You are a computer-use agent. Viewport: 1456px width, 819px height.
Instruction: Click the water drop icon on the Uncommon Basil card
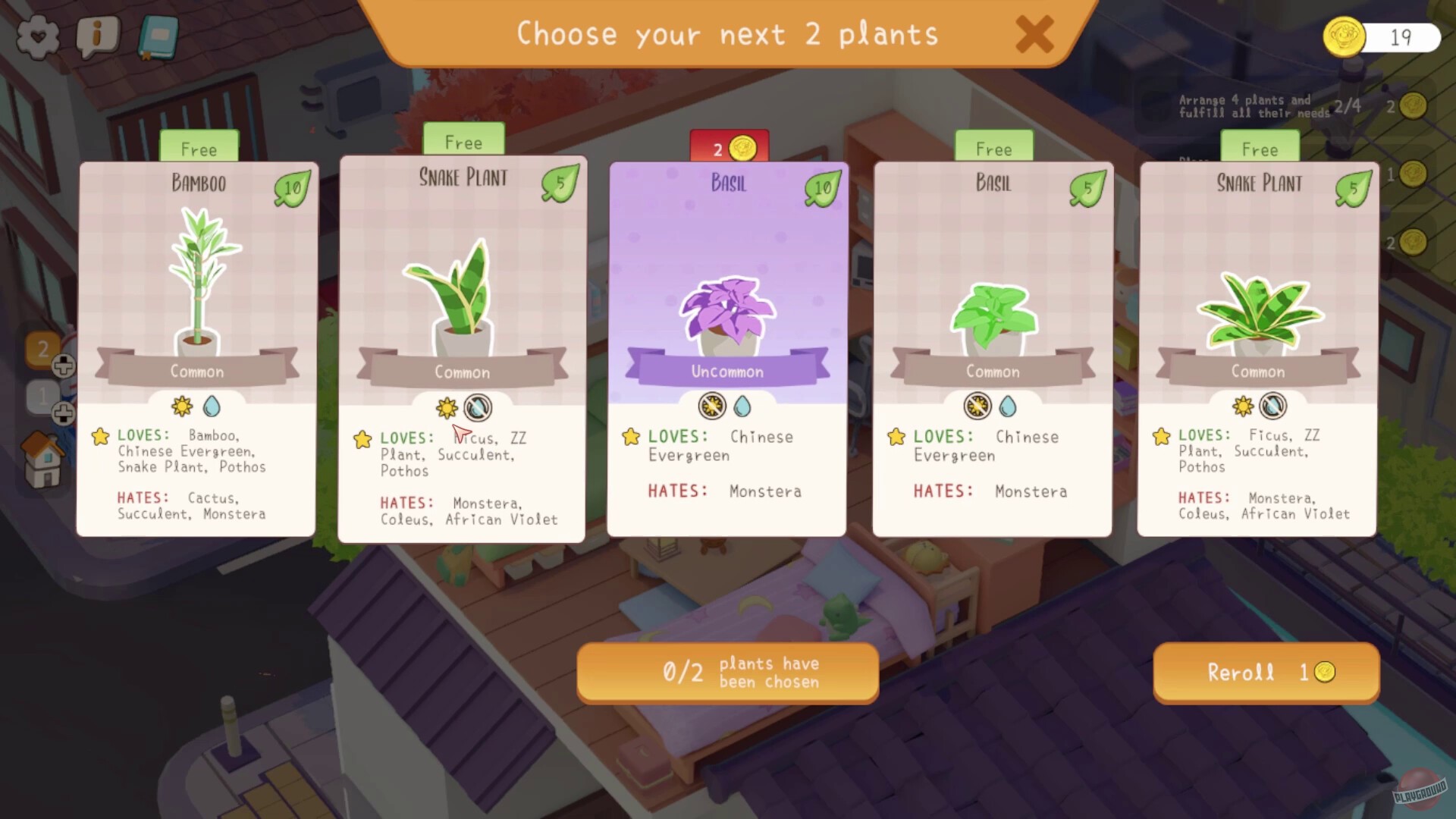(x=743, y=406)
